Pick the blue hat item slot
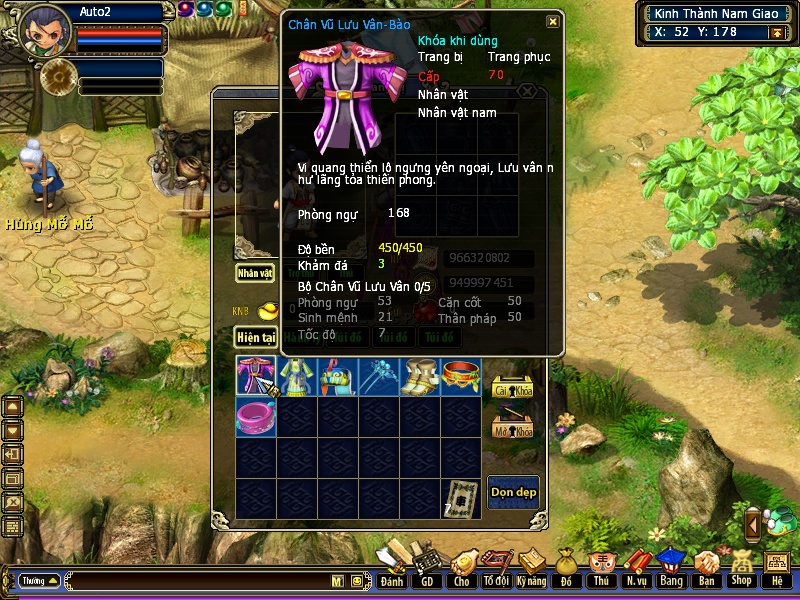 point(338,377)
